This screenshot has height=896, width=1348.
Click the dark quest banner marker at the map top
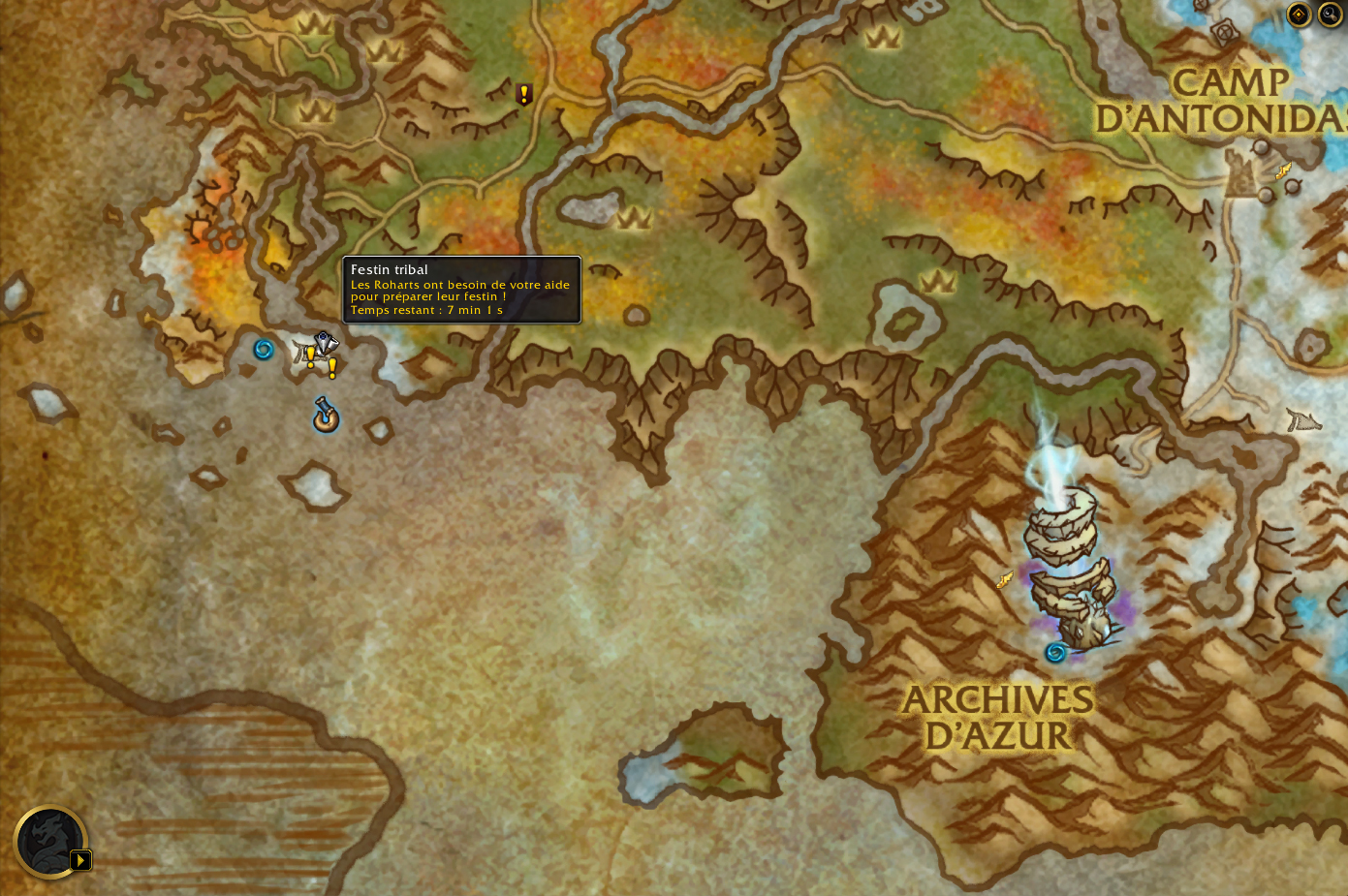[x=523, y=94]
